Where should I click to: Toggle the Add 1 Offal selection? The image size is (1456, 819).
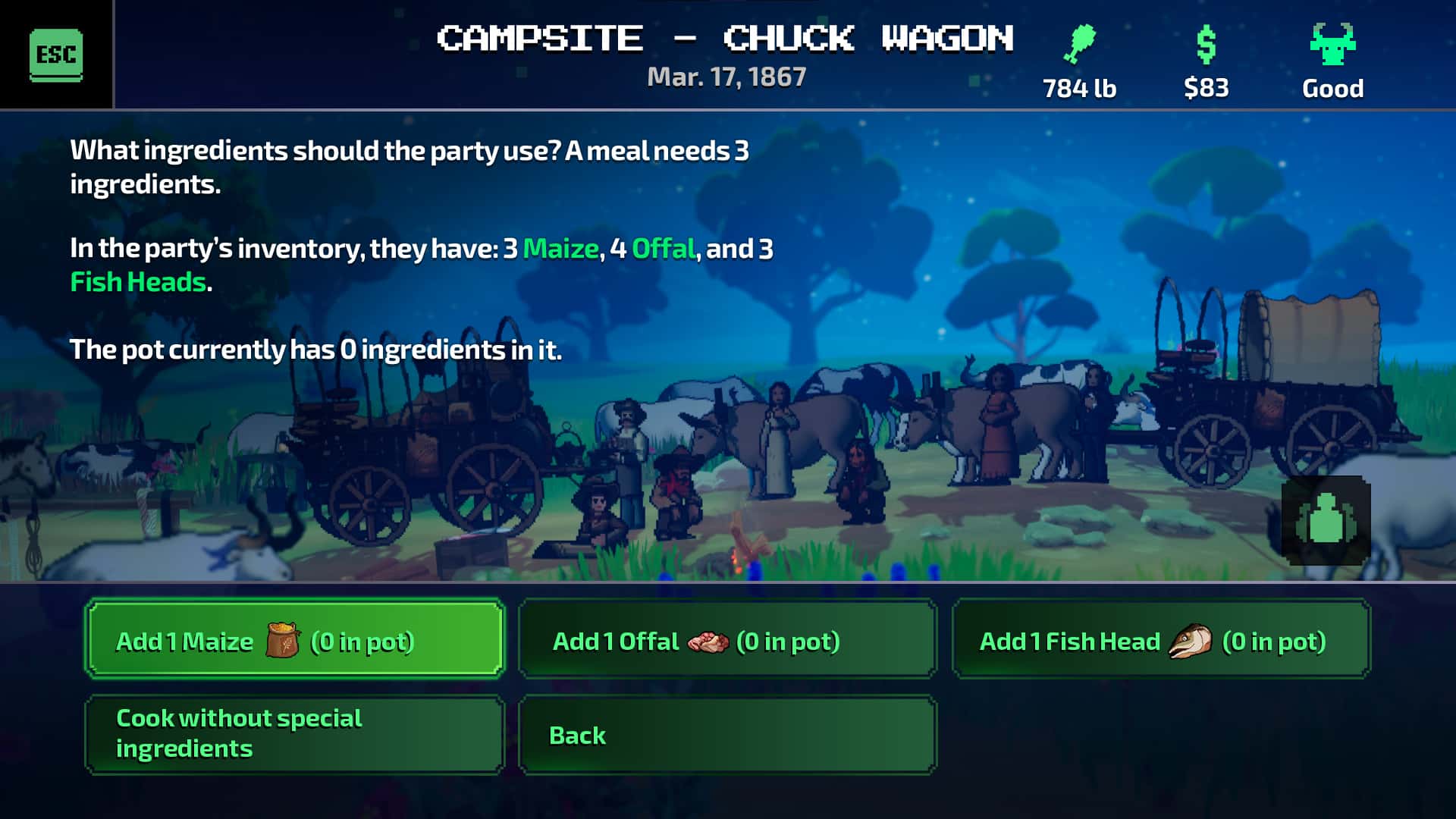point(726,639)
